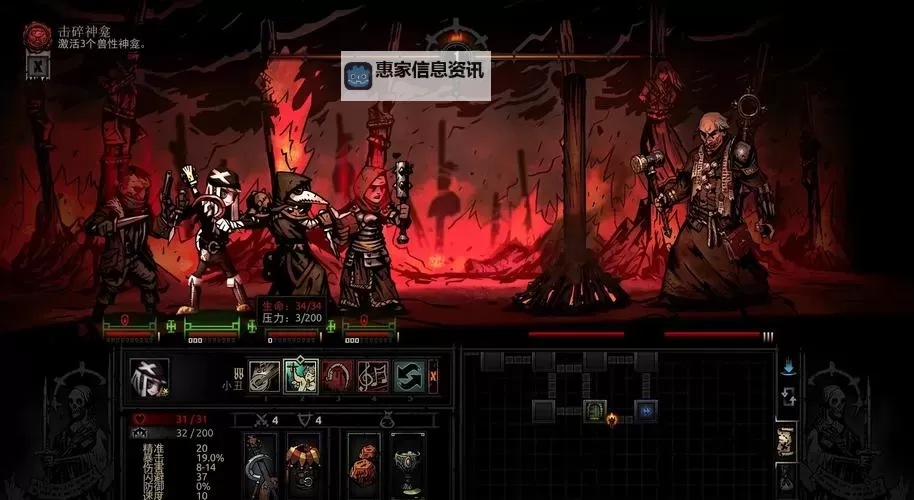
Task: Select the blue arrow room on the map
Action: coord(647,410)
